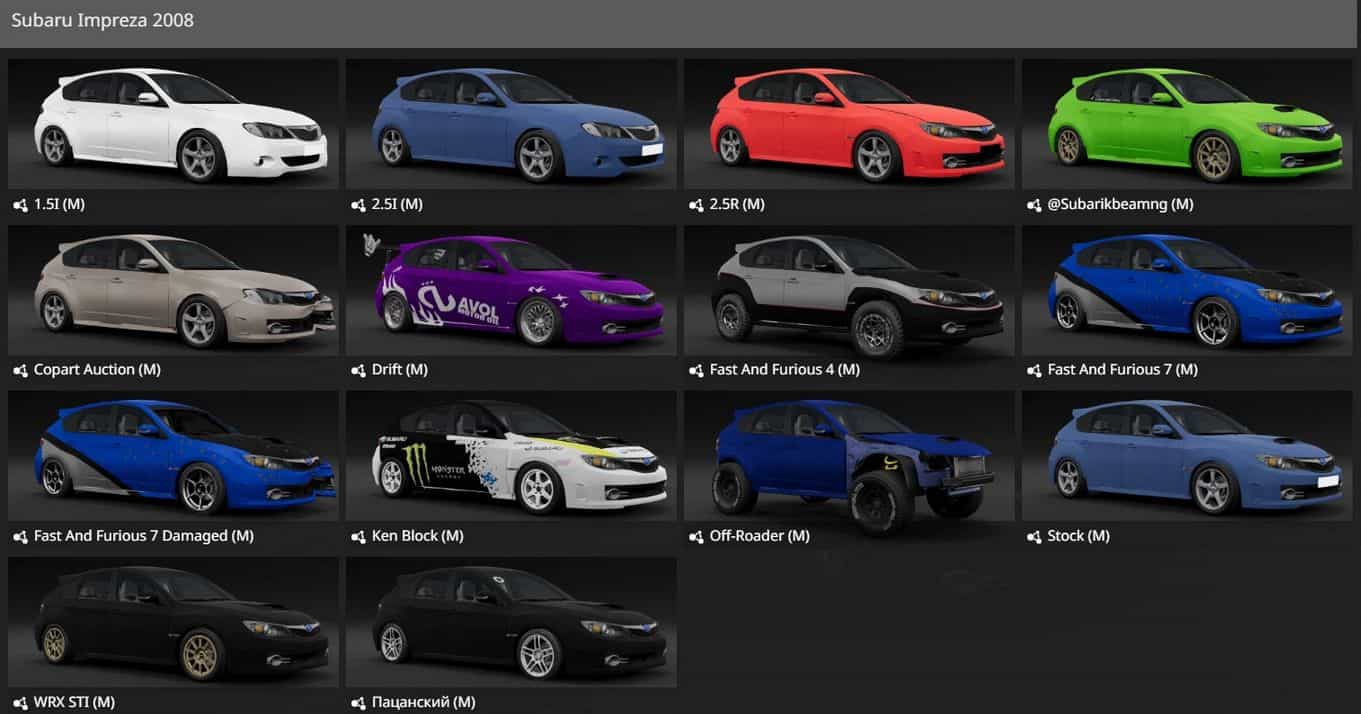Image resolution: width=1361 pixels, height=714 pixels.
Task: Select Fast And Furious 7 Damaged (M)
Action: 173,456
